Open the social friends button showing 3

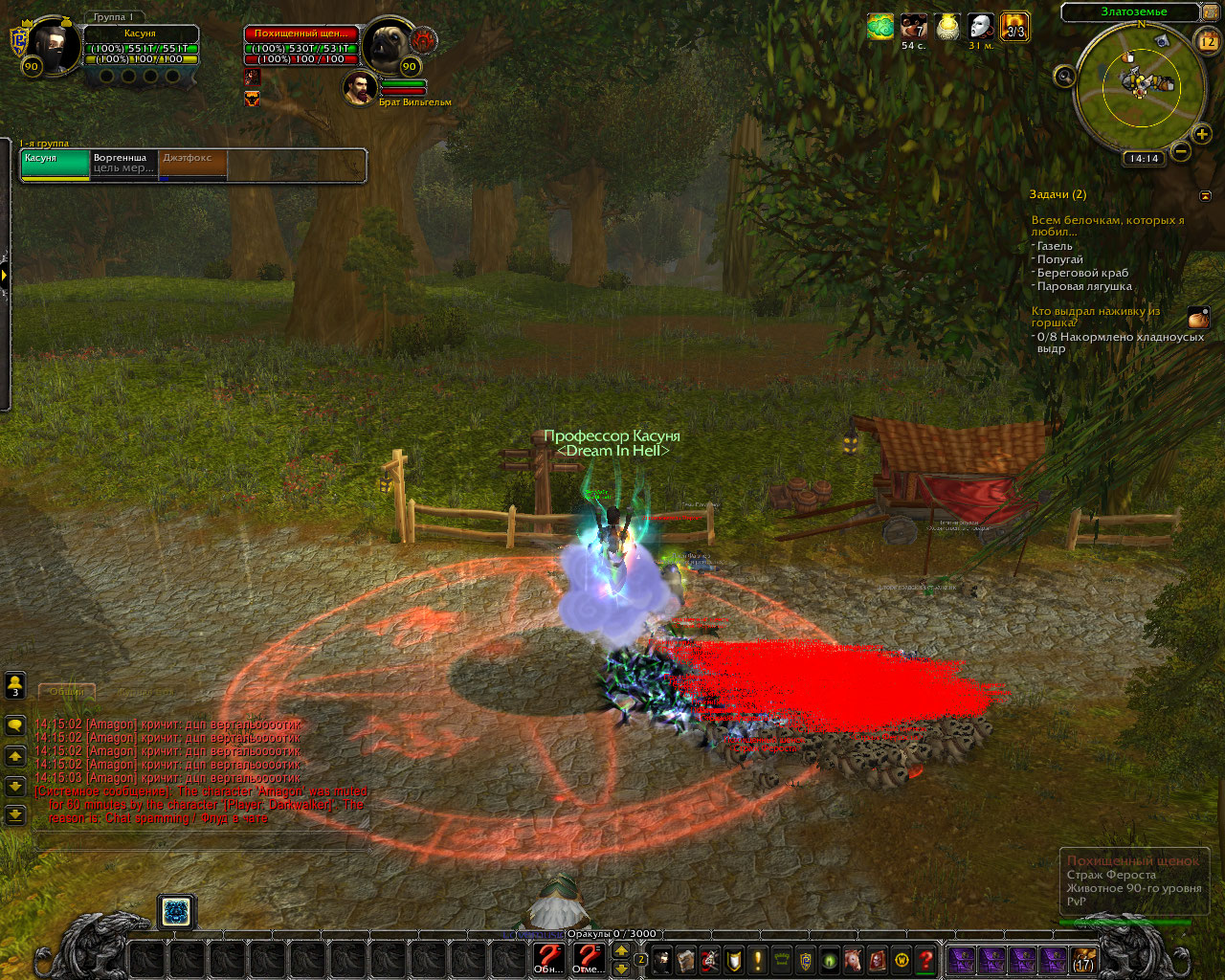[15, 684]
